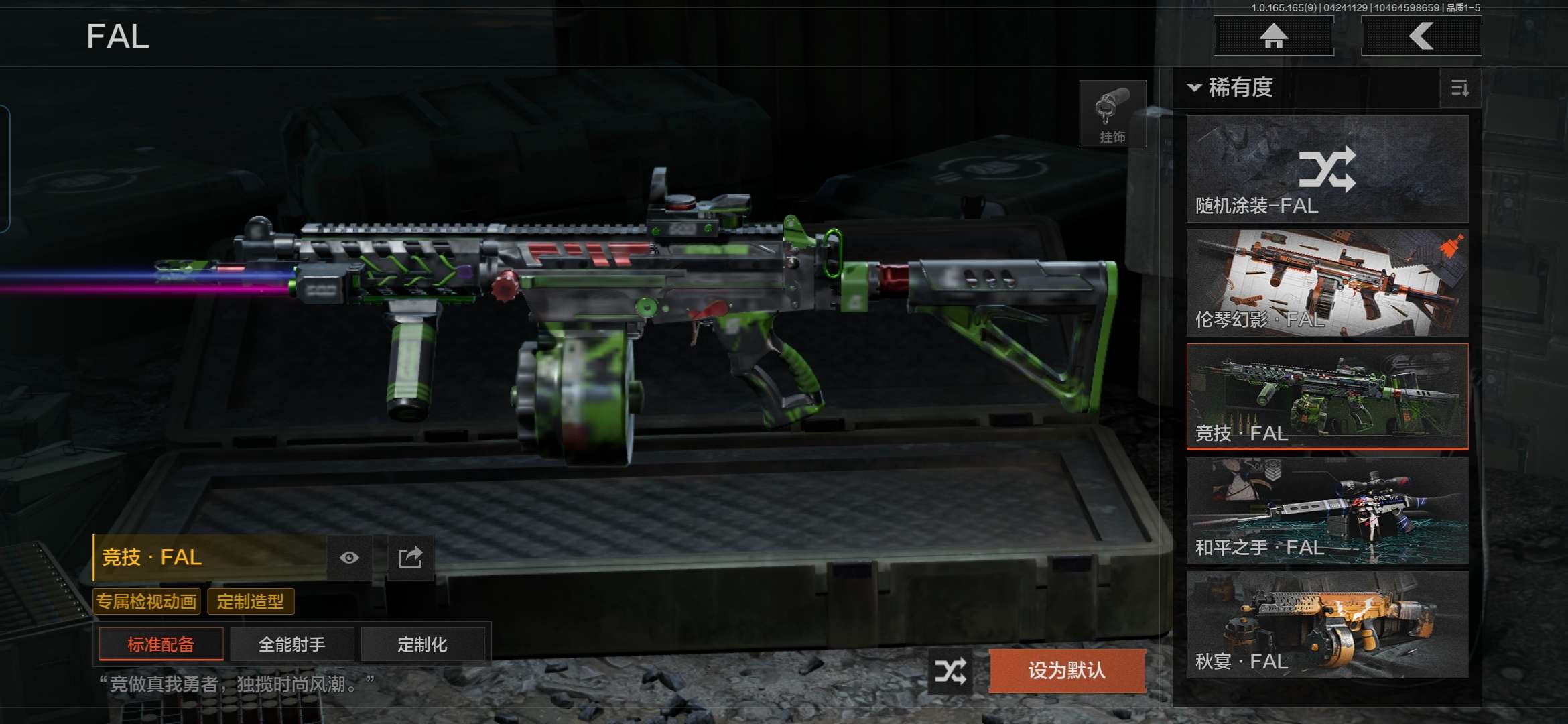Switch to the 标准配备 tab
Viewport: 1568px width, 724px height.
(161, 644)
